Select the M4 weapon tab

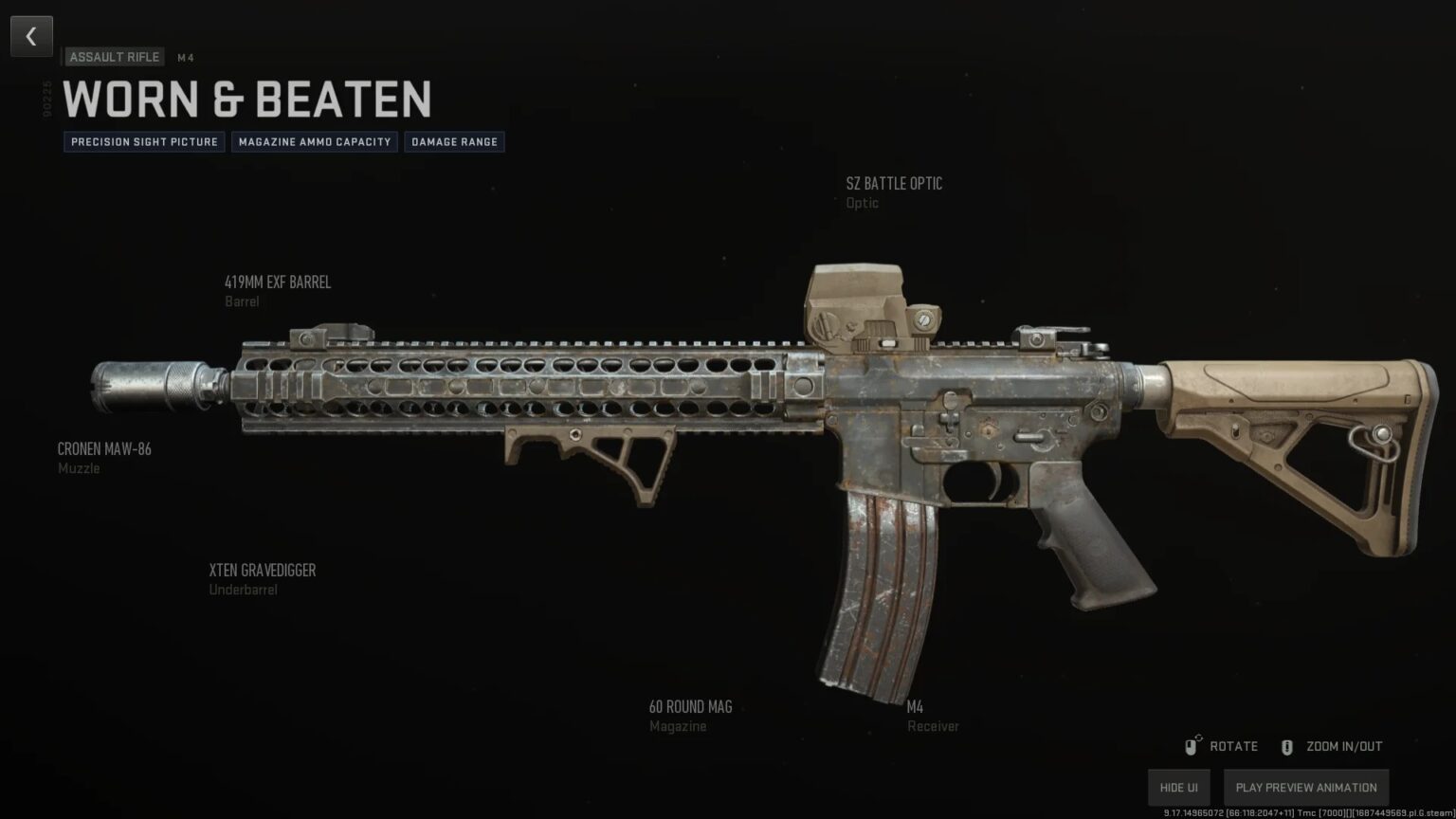[185, 58]
